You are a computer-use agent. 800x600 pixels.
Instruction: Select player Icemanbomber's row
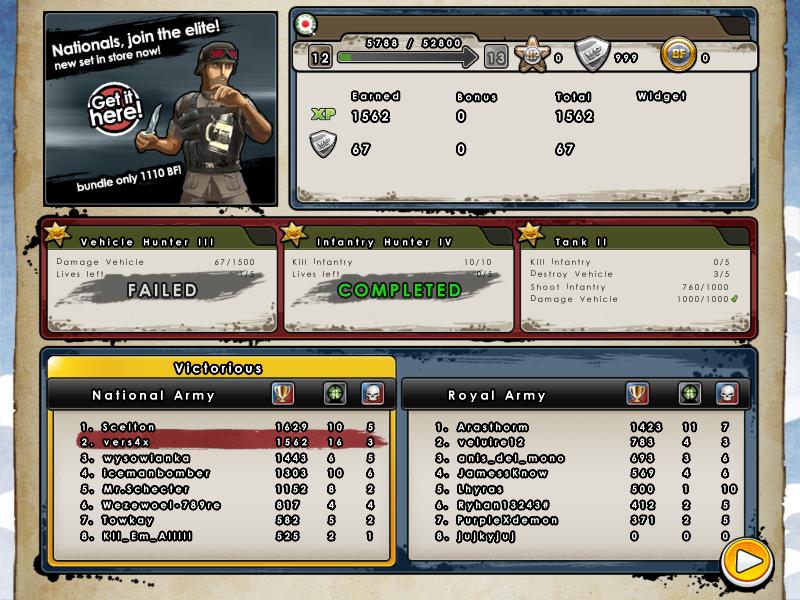point(155,473)
